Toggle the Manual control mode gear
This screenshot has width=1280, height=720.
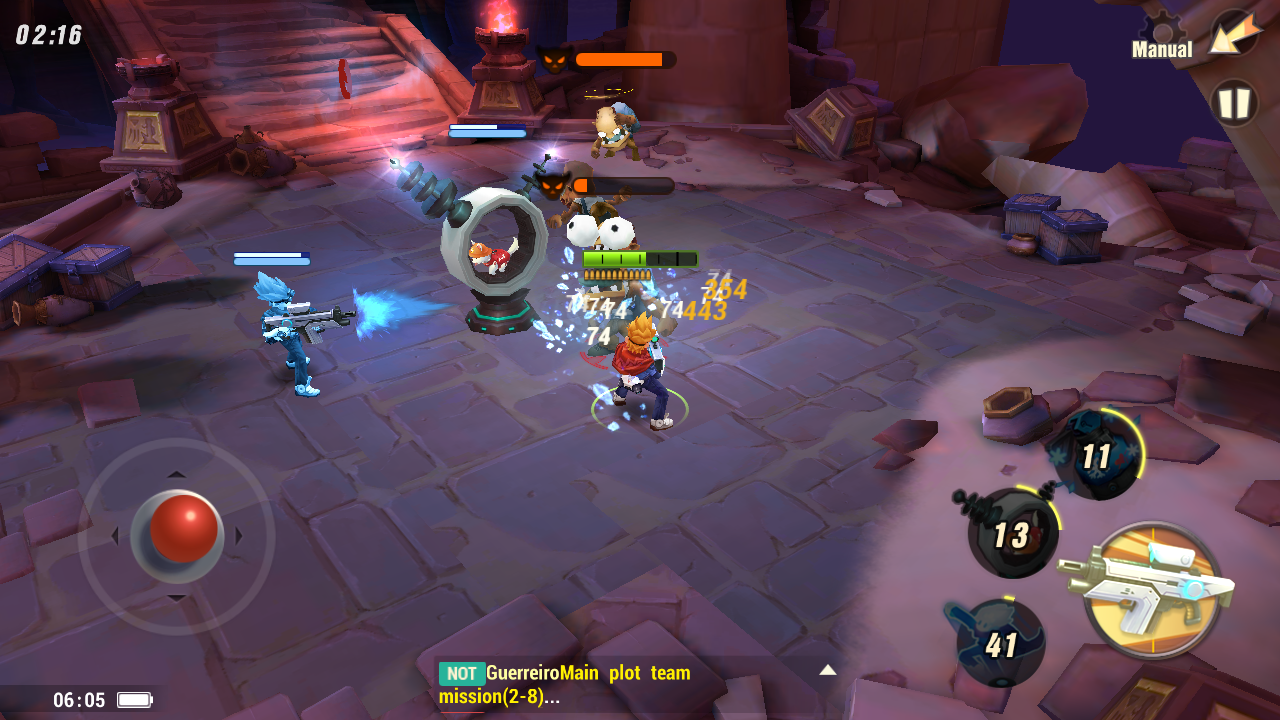(1163, 37)
